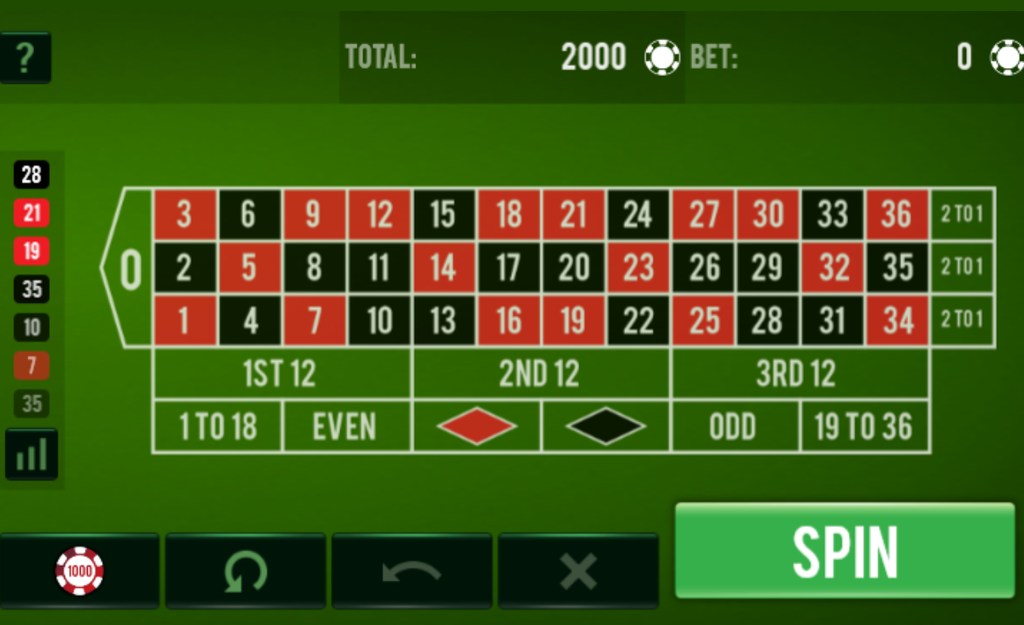The height and width of the screenshot is (625, 1024).
Task: Select the 1000 chip denomination button
Action: (79, 571)
